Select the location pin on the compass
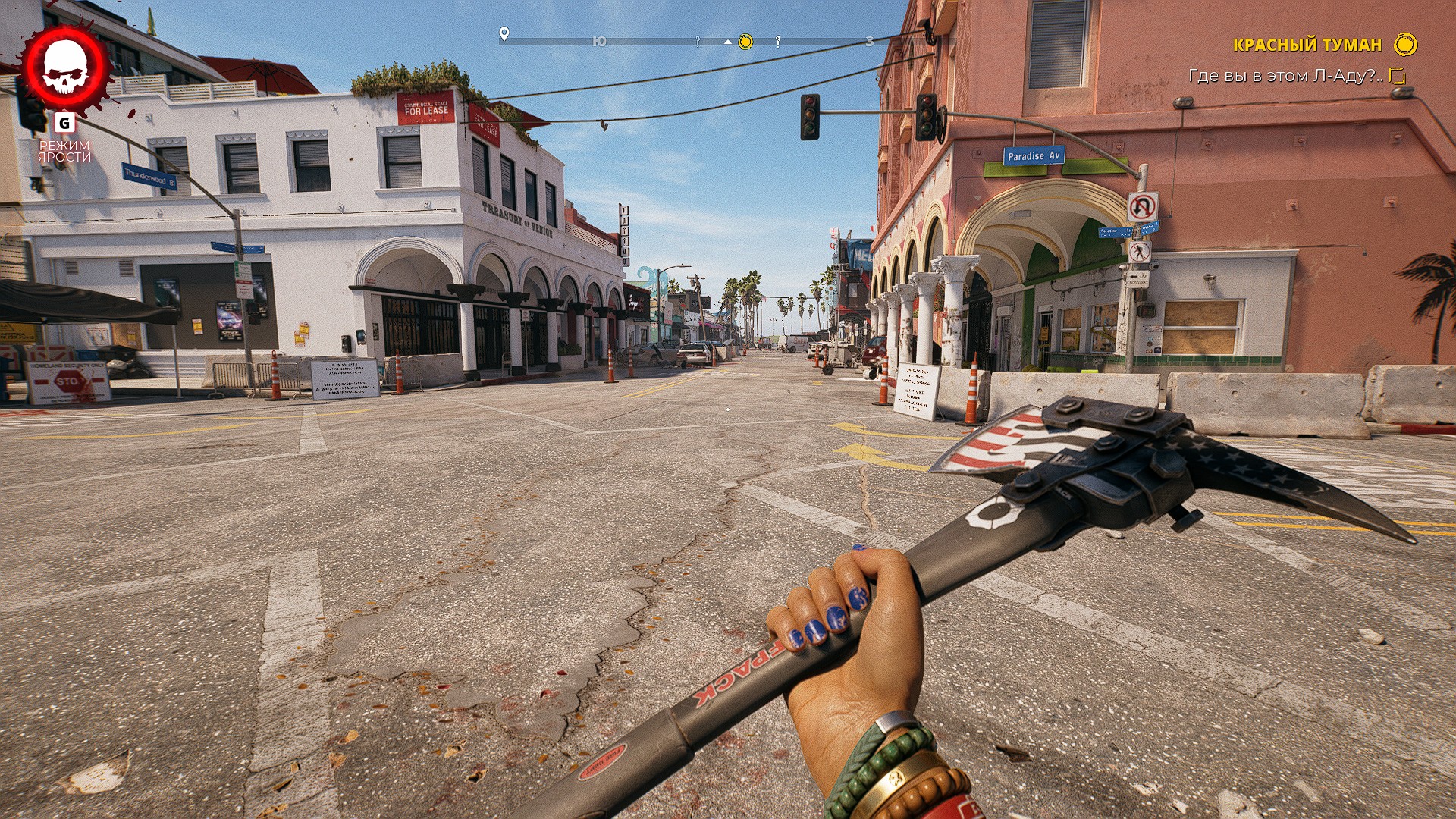Image resolution: width=1456 pixels, height=819 pixels. [x=504, y=34]
